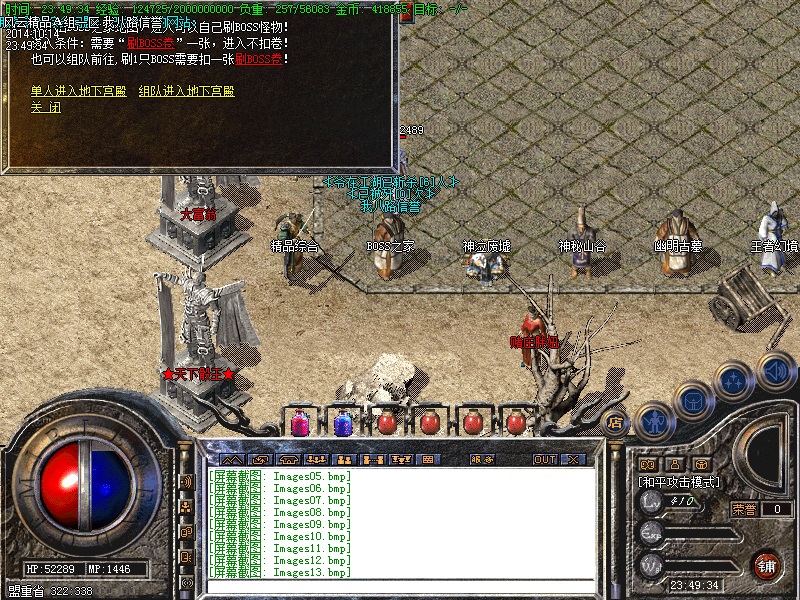800x600 pixels.
Task: Close the chat panel with X
Action: click(x=573, y=459)
